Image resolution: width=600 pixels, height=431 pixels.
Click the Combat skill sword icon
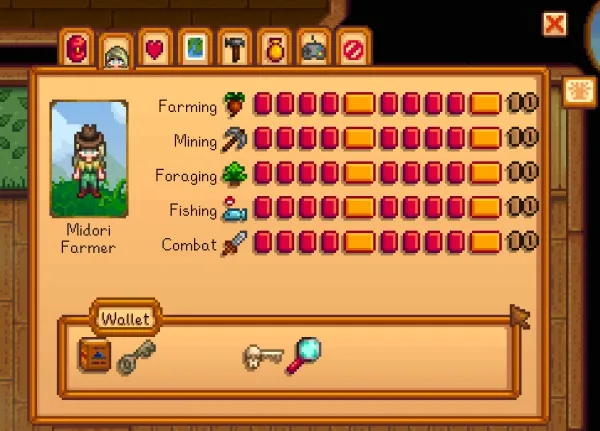234,243
